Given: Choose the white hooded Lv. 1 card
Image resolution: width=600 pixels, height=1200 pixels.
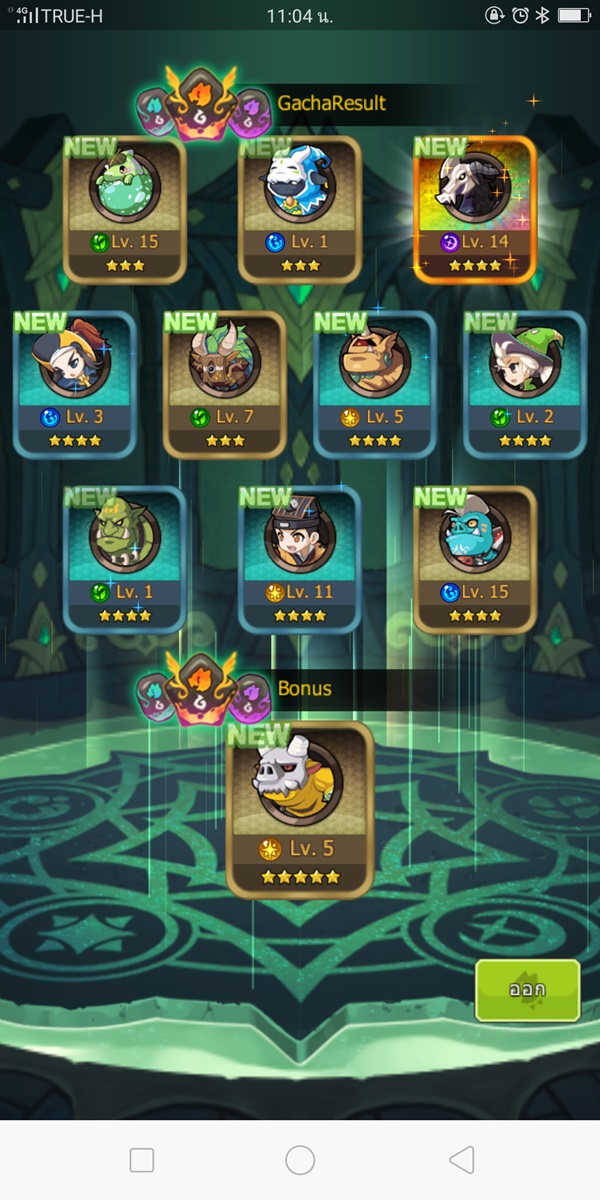Looking at the screenshot, I should [300, 210].
